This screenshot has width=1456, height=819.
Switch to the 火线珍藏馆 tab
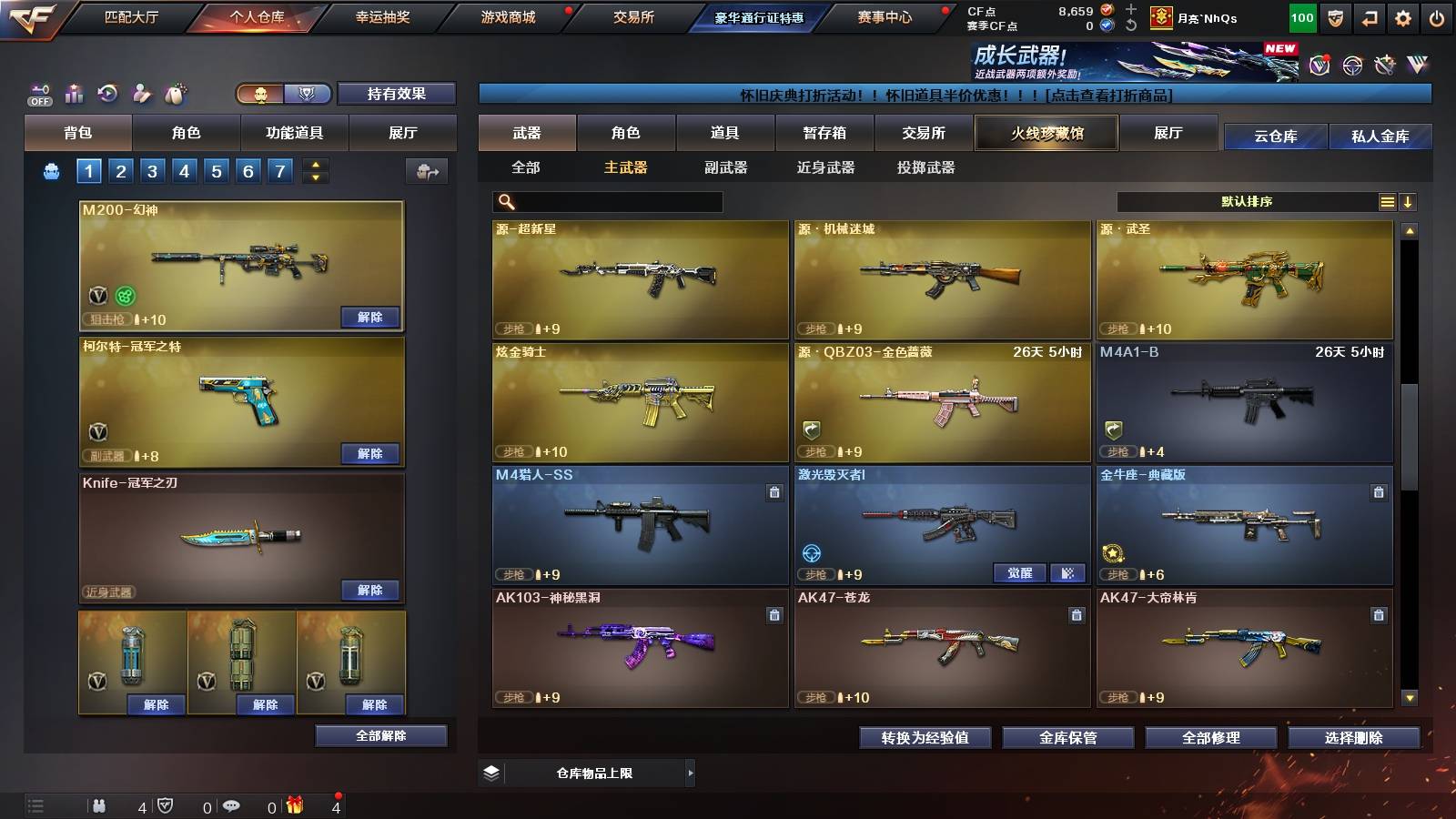(1045, 133)
